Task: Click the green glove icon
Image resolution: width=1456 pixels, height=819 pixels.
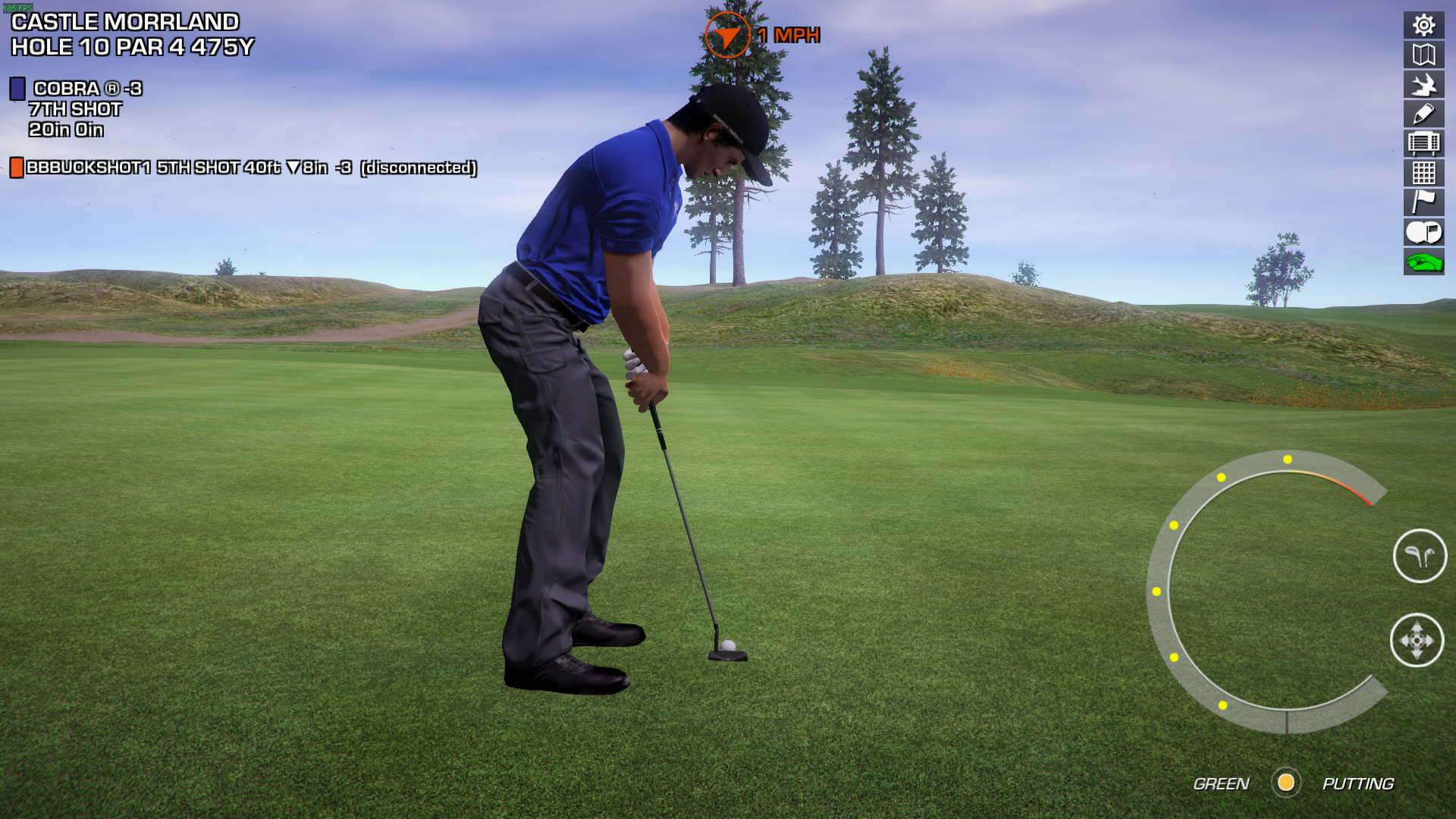Action: pyautogui.click(x=1423, y=262)
